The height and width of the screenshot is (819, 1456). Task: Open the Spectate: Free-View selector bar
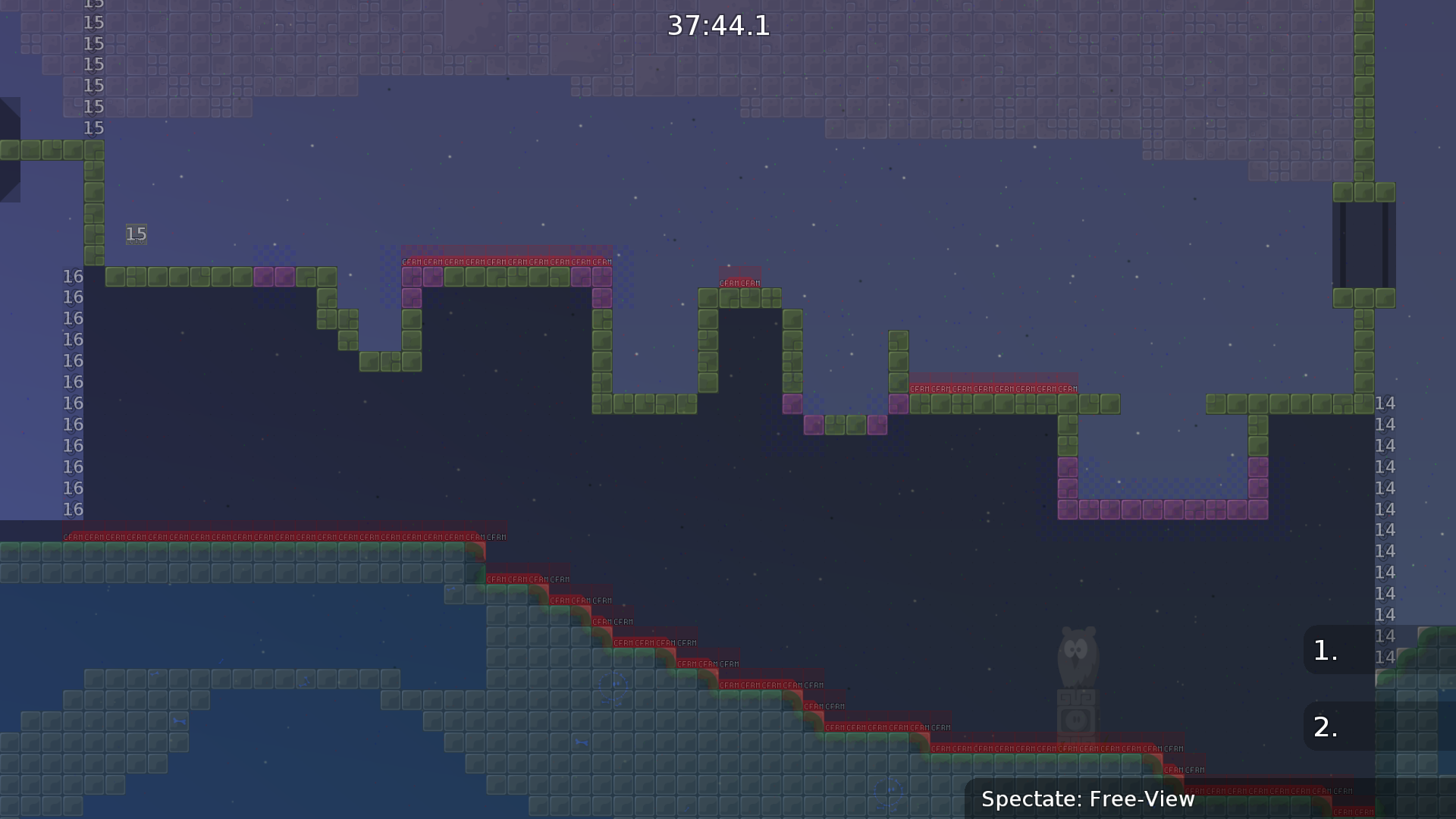tap(1088, 799)
